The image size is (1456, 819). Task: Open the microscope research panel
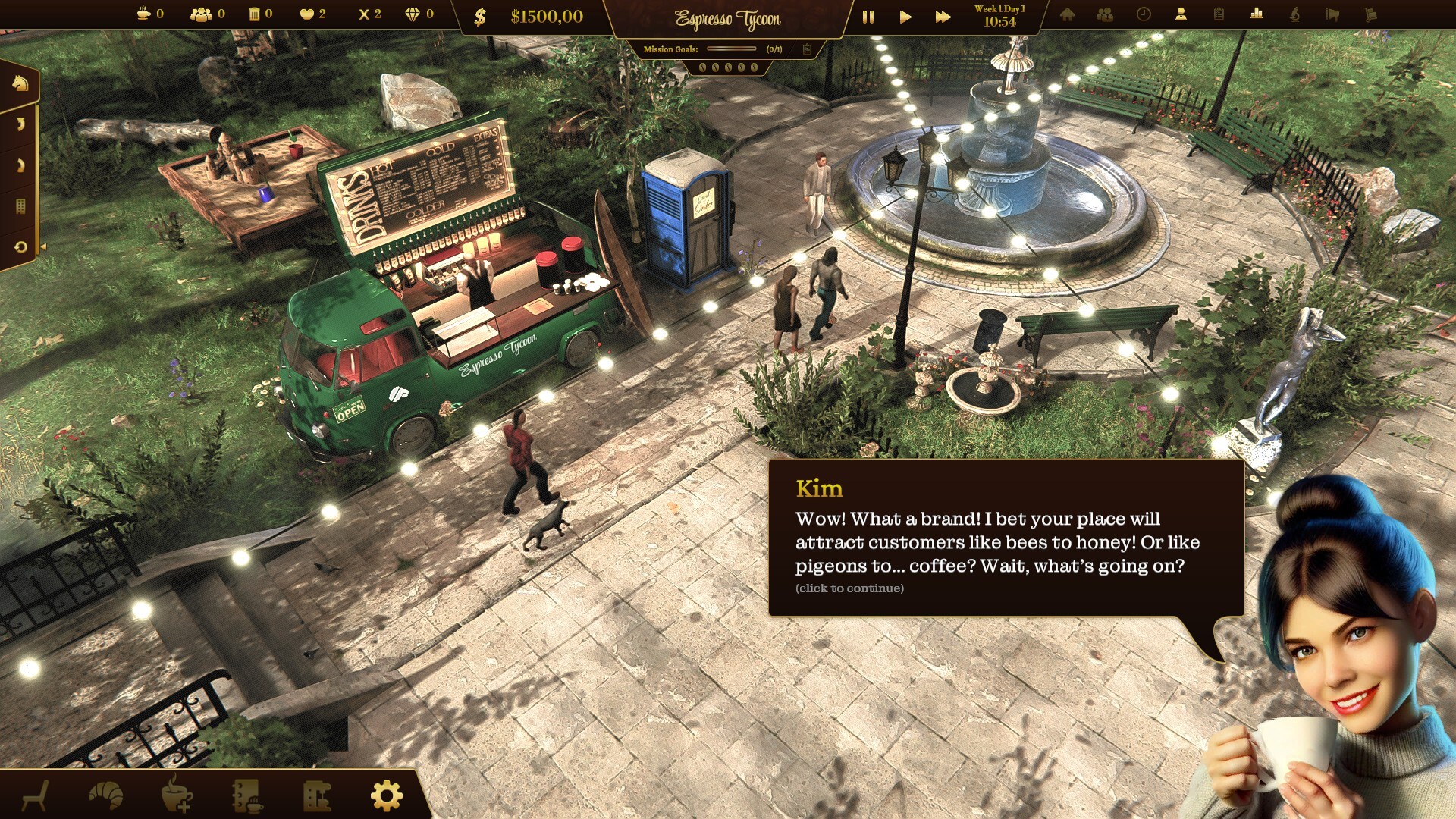point(1294,14)
